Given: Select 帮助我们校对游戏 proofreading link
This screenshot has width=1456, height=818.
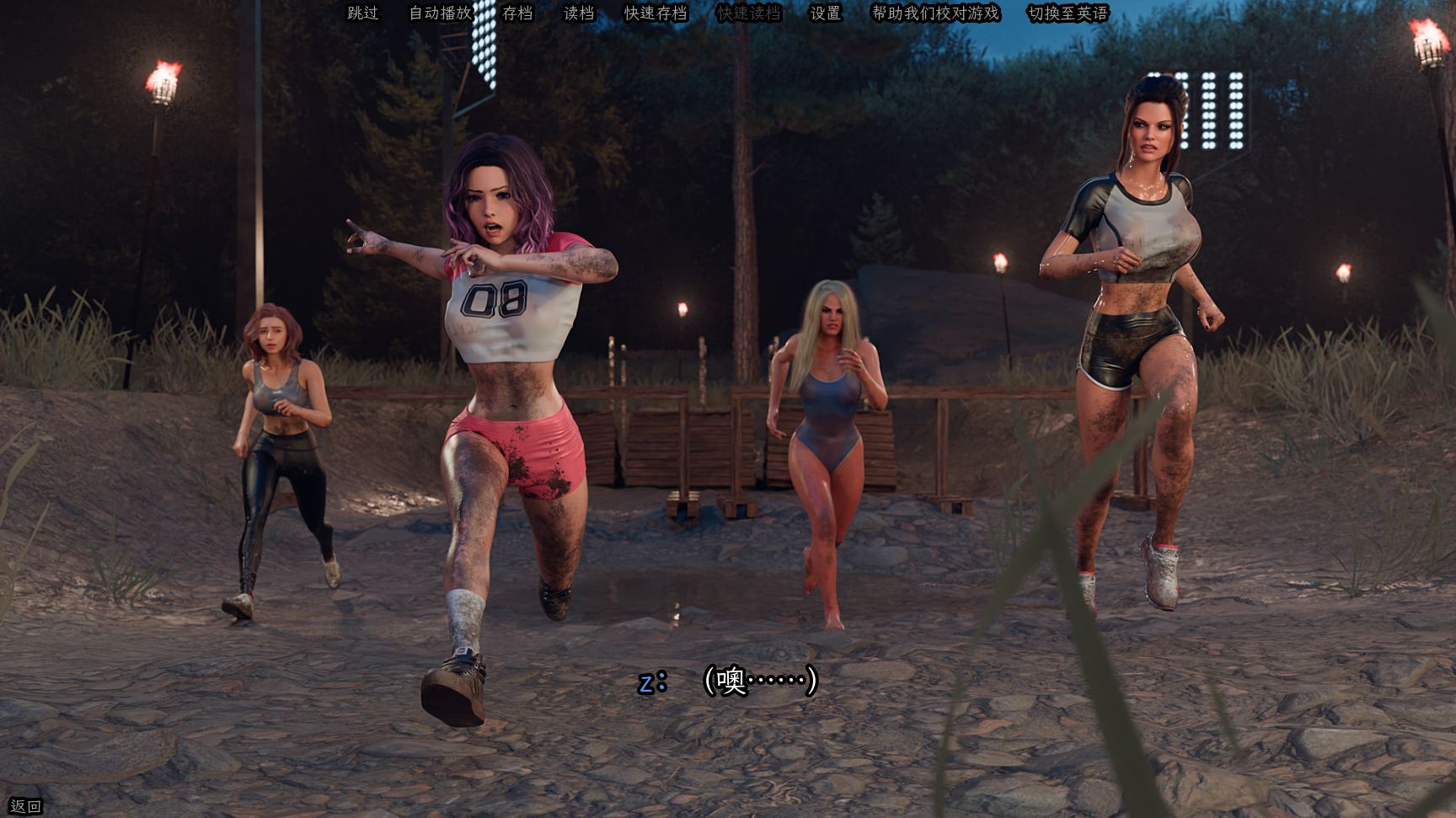Looking at the screenshot, I should pos(935,13).
